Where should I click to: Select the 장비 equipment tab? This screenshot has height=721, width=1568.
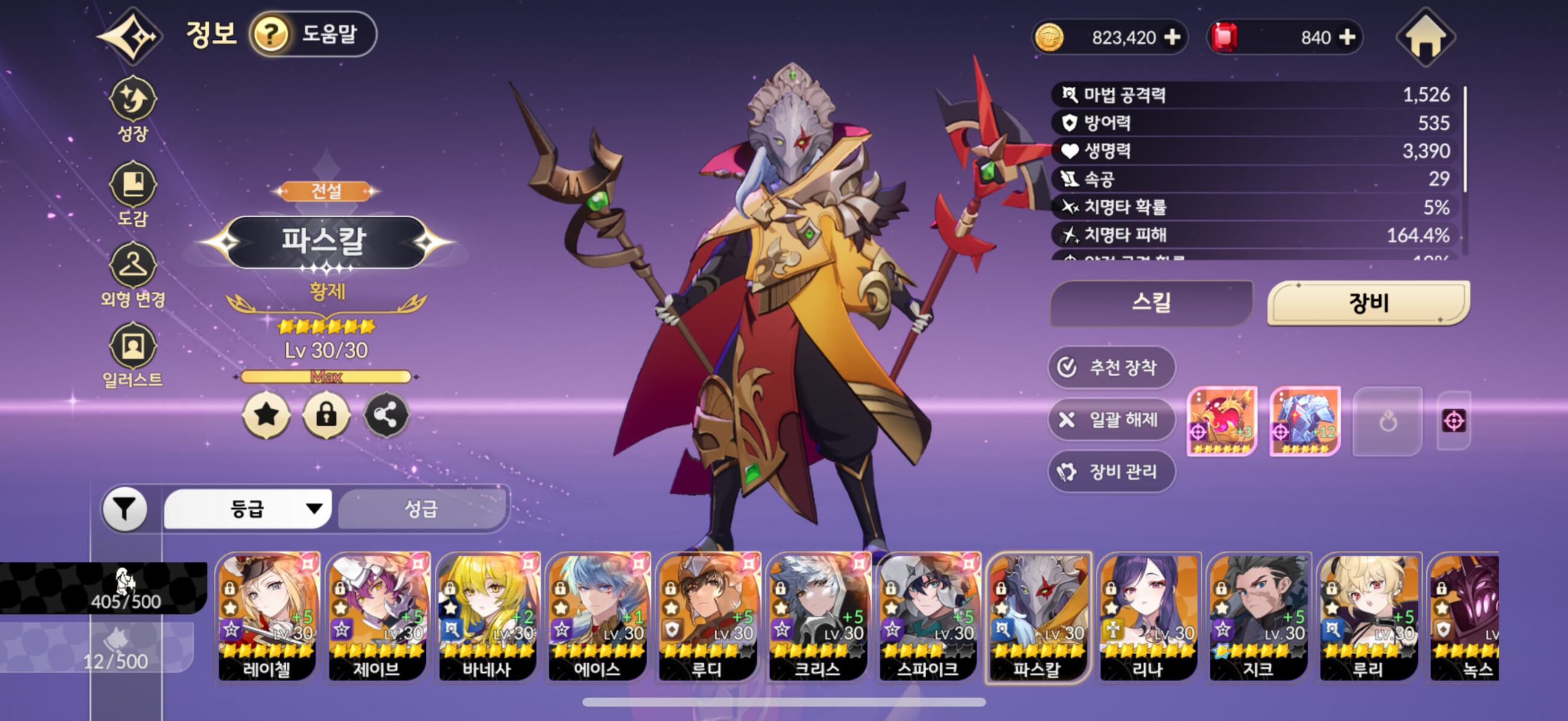point(1368,303)
